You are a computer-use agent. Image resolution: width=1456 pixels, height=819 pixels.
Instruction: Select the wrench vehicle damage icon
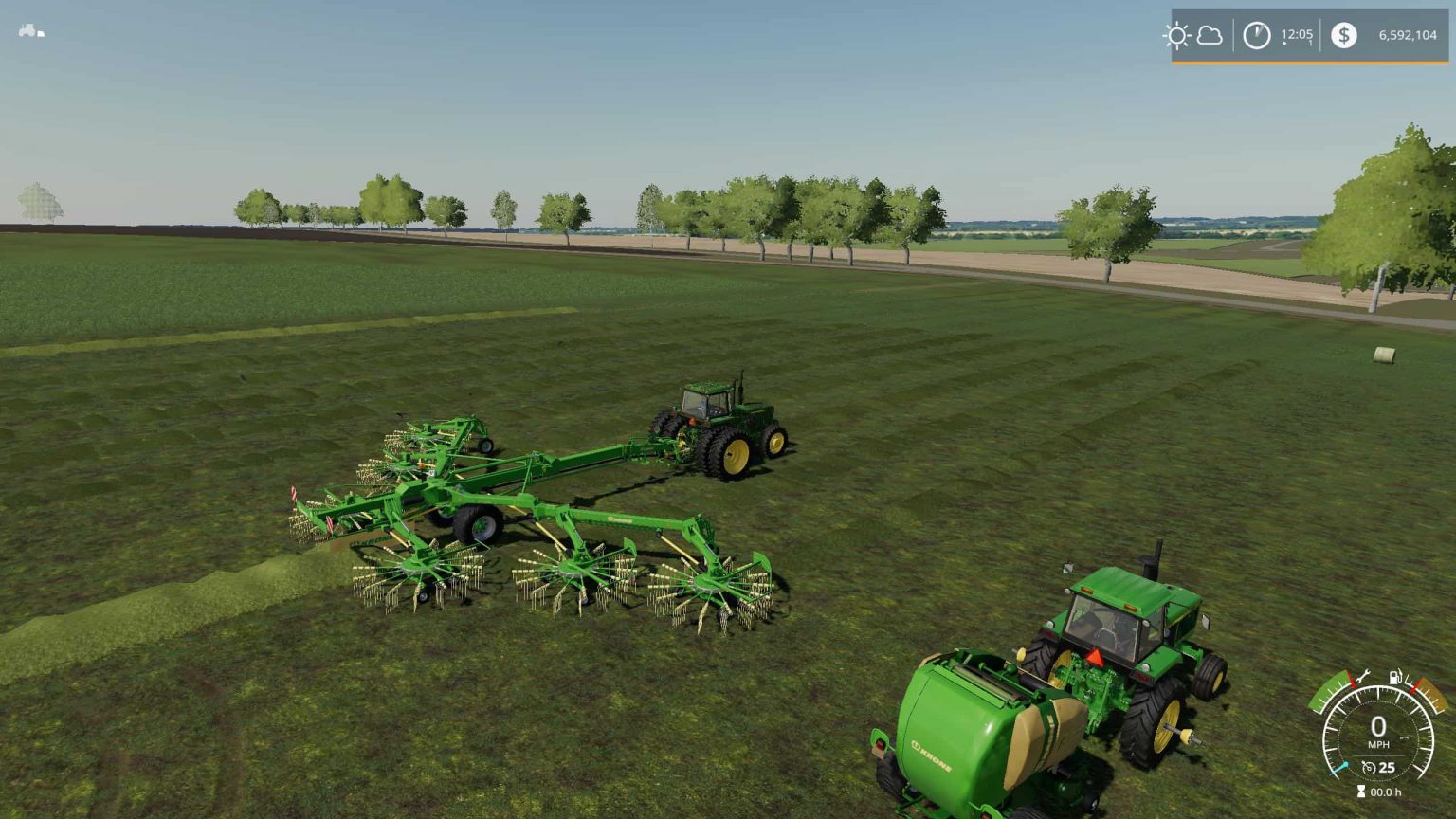click(1363, 675)
